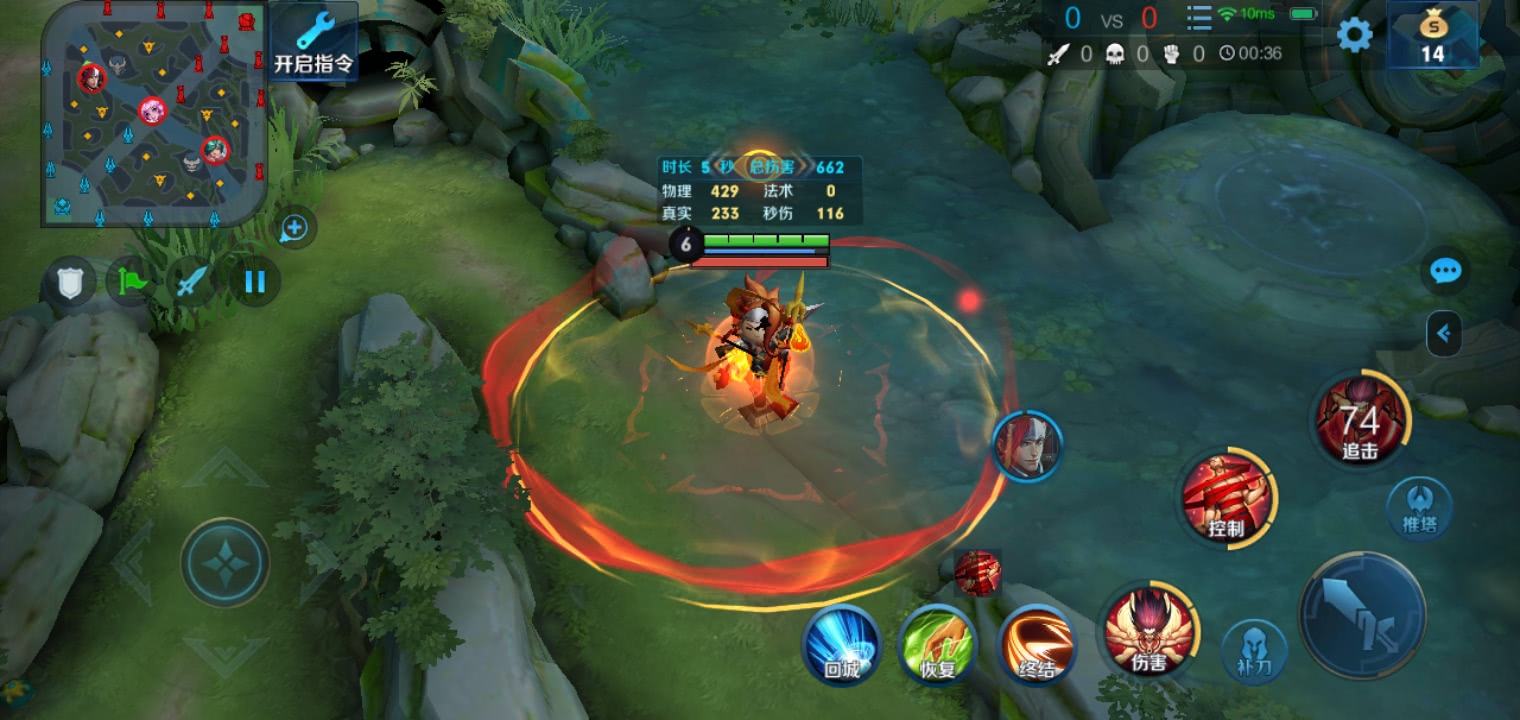Open the chat bubble button
The height and width of the screenshot is (720, 1520).
click(x=1446, y=270)
